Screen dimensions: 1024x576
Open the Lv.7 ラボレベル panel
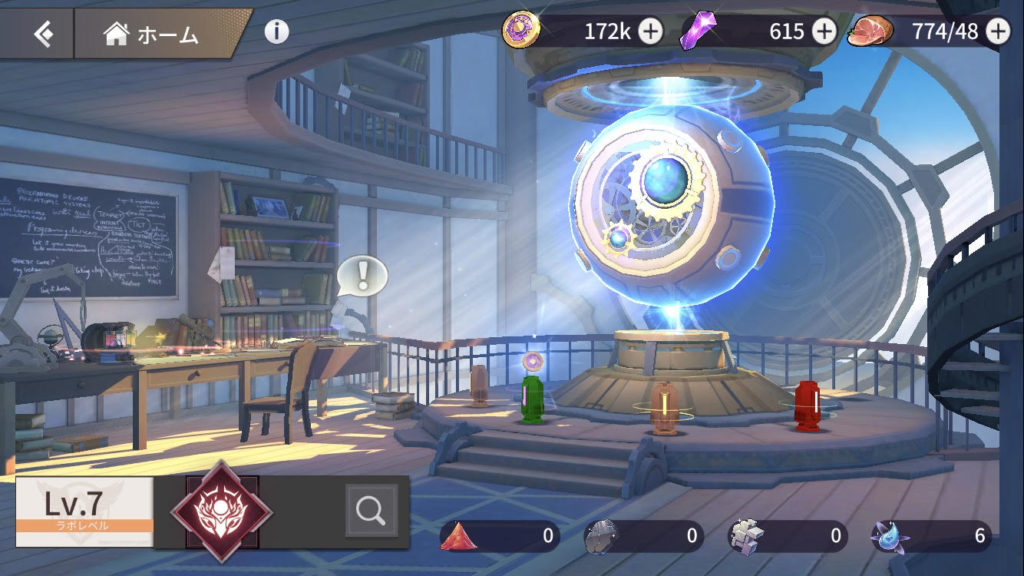coord(84,511)
